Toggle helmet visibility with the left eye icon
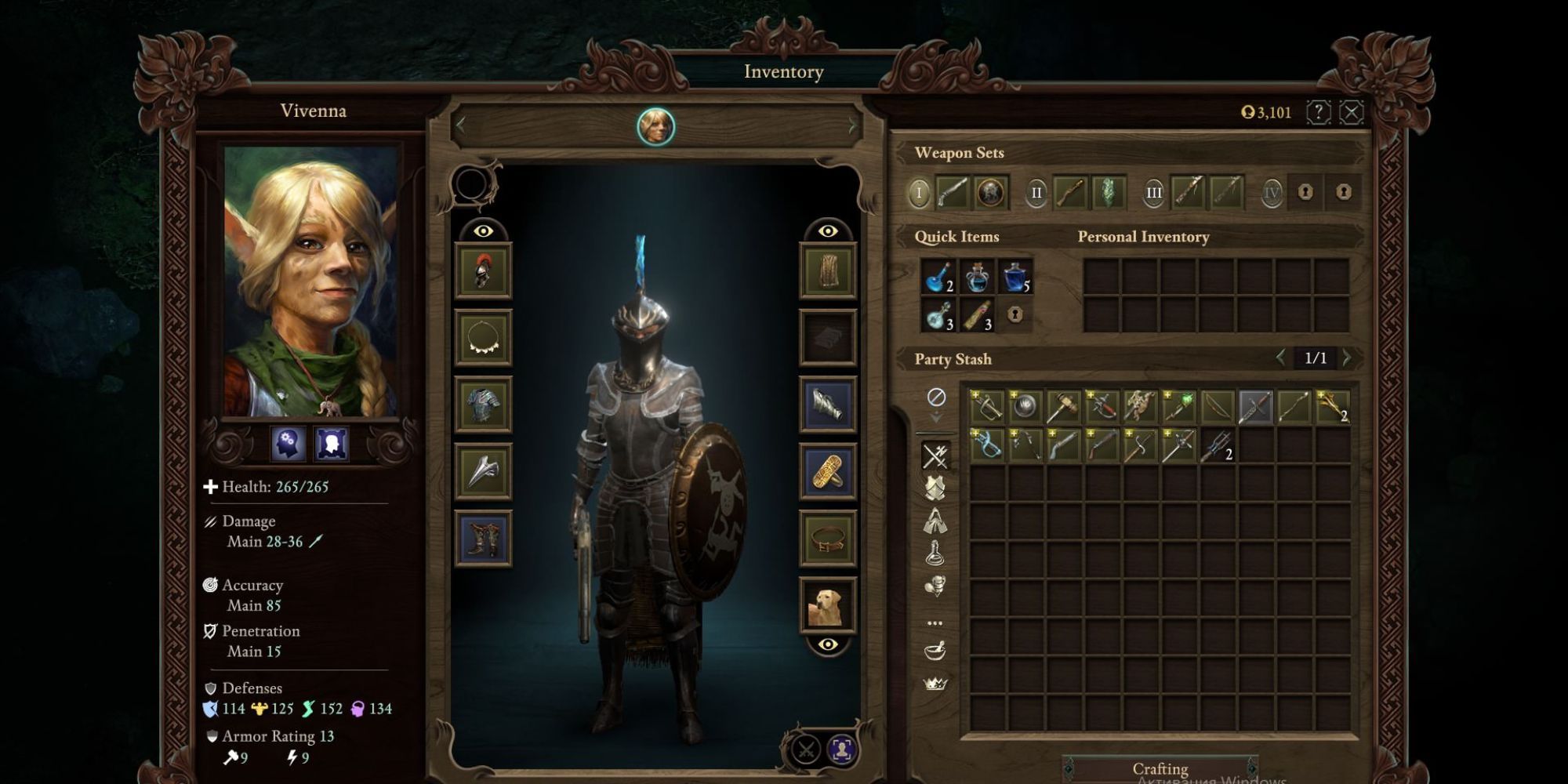Viewport: 1568px width, 784px height. click(484, 231)
